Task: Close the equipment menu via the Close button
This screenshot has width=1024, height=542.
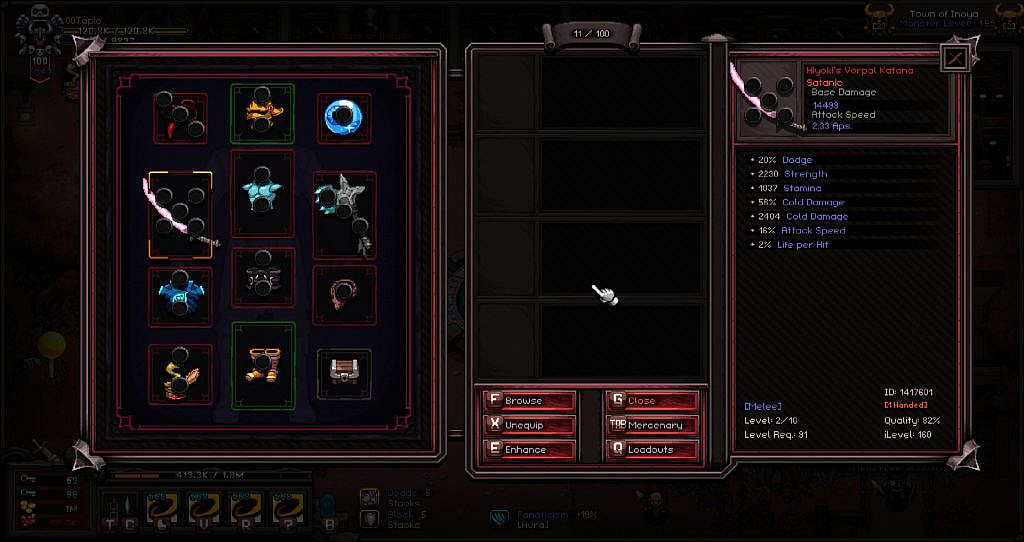Action: (653, 401)
